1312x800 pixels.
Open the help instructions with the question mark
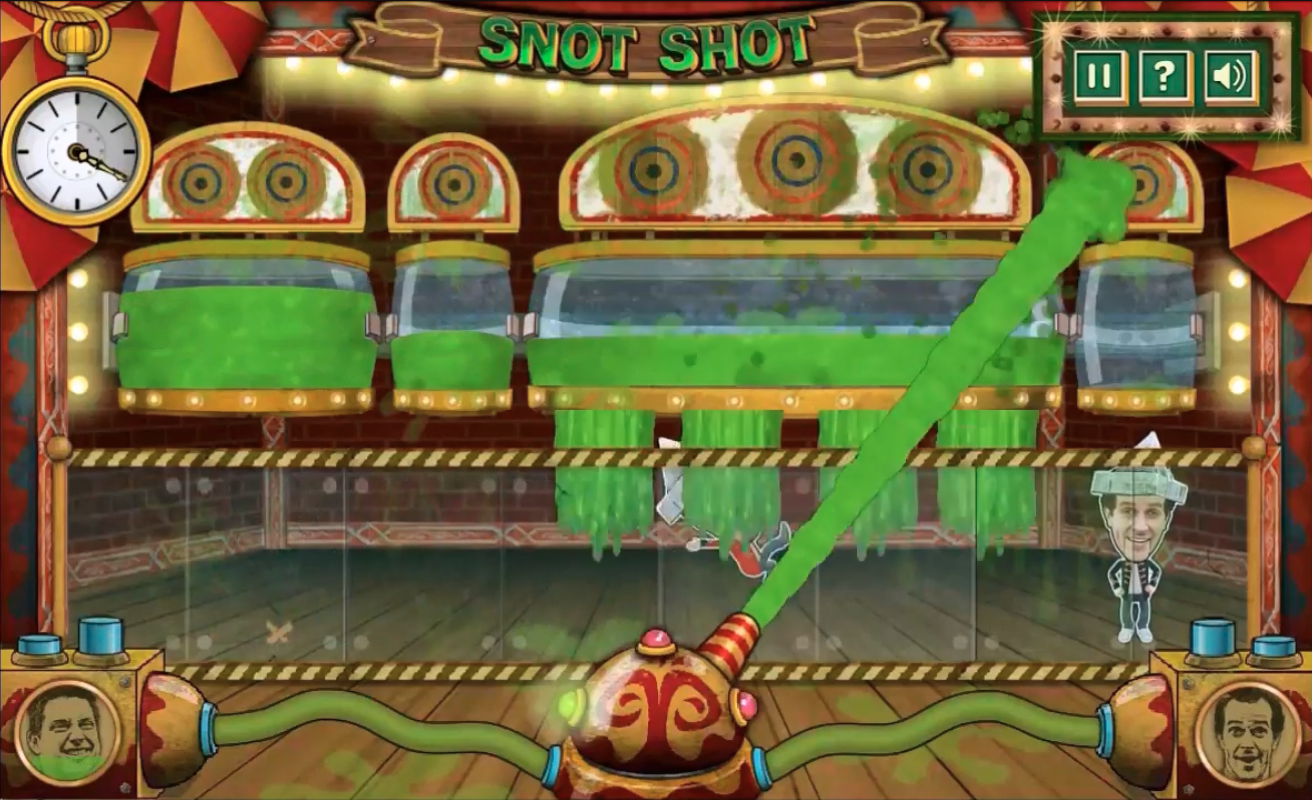click(1164, 73)
